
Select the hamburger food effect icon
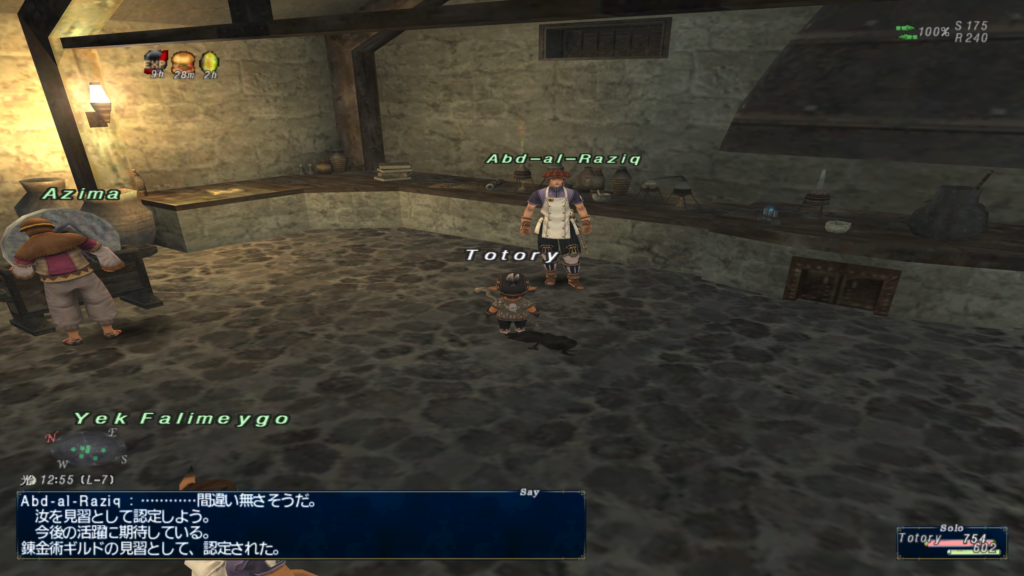point(183,61)
